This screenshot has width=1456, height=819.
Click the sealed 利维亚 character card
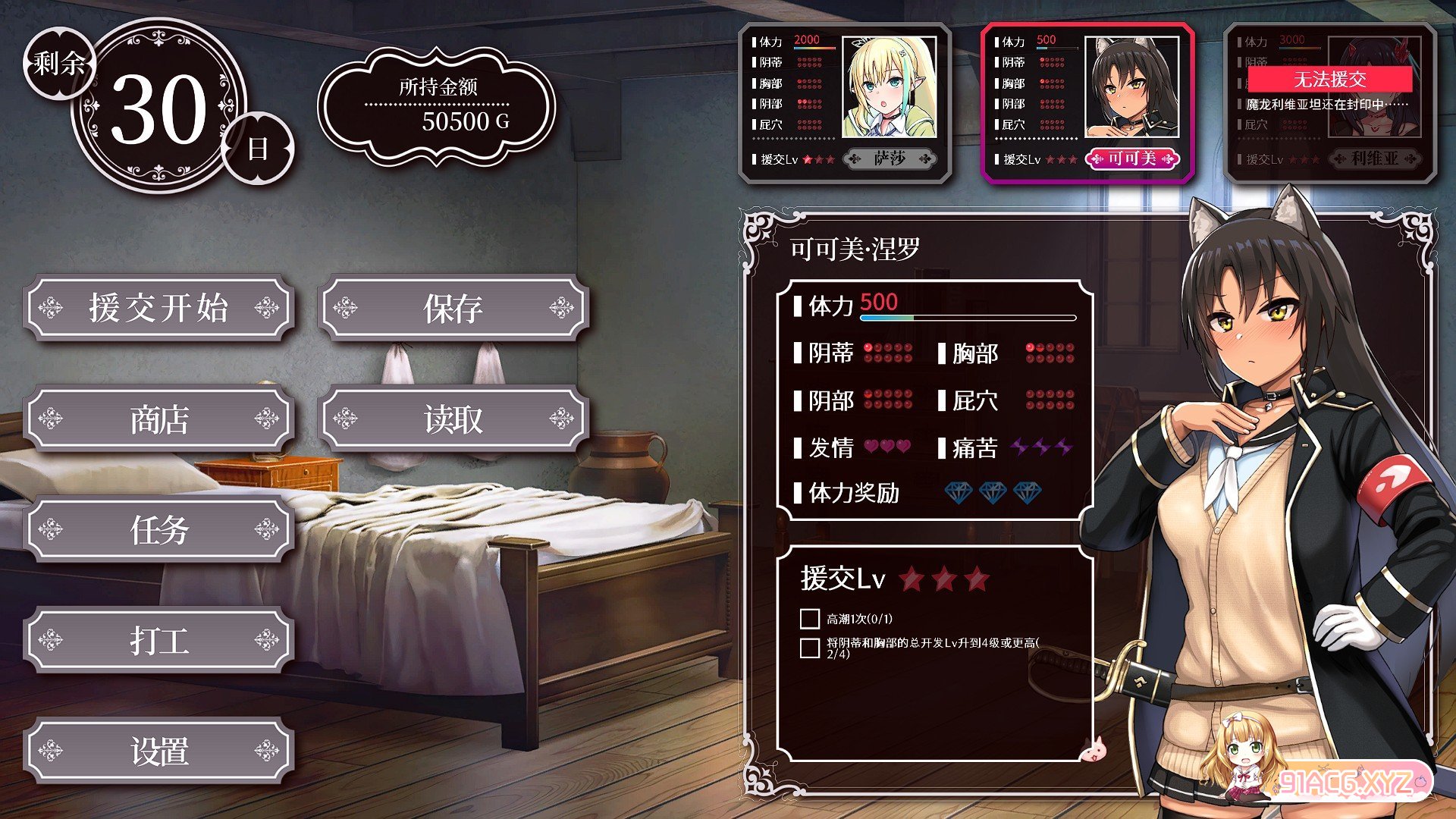(1330, 103)
